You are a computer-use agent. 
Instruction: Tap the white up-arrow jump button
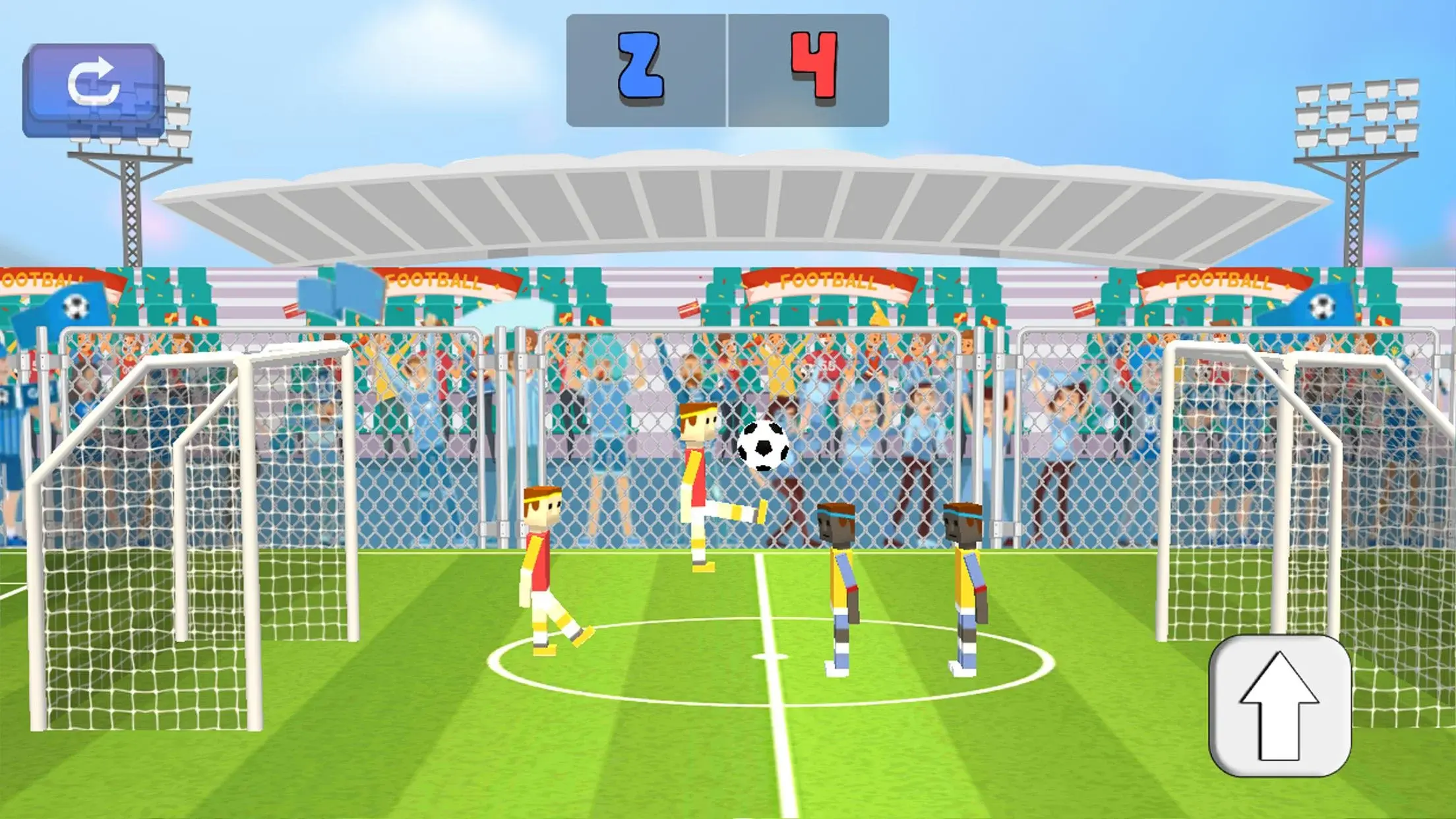[1279, 705]
